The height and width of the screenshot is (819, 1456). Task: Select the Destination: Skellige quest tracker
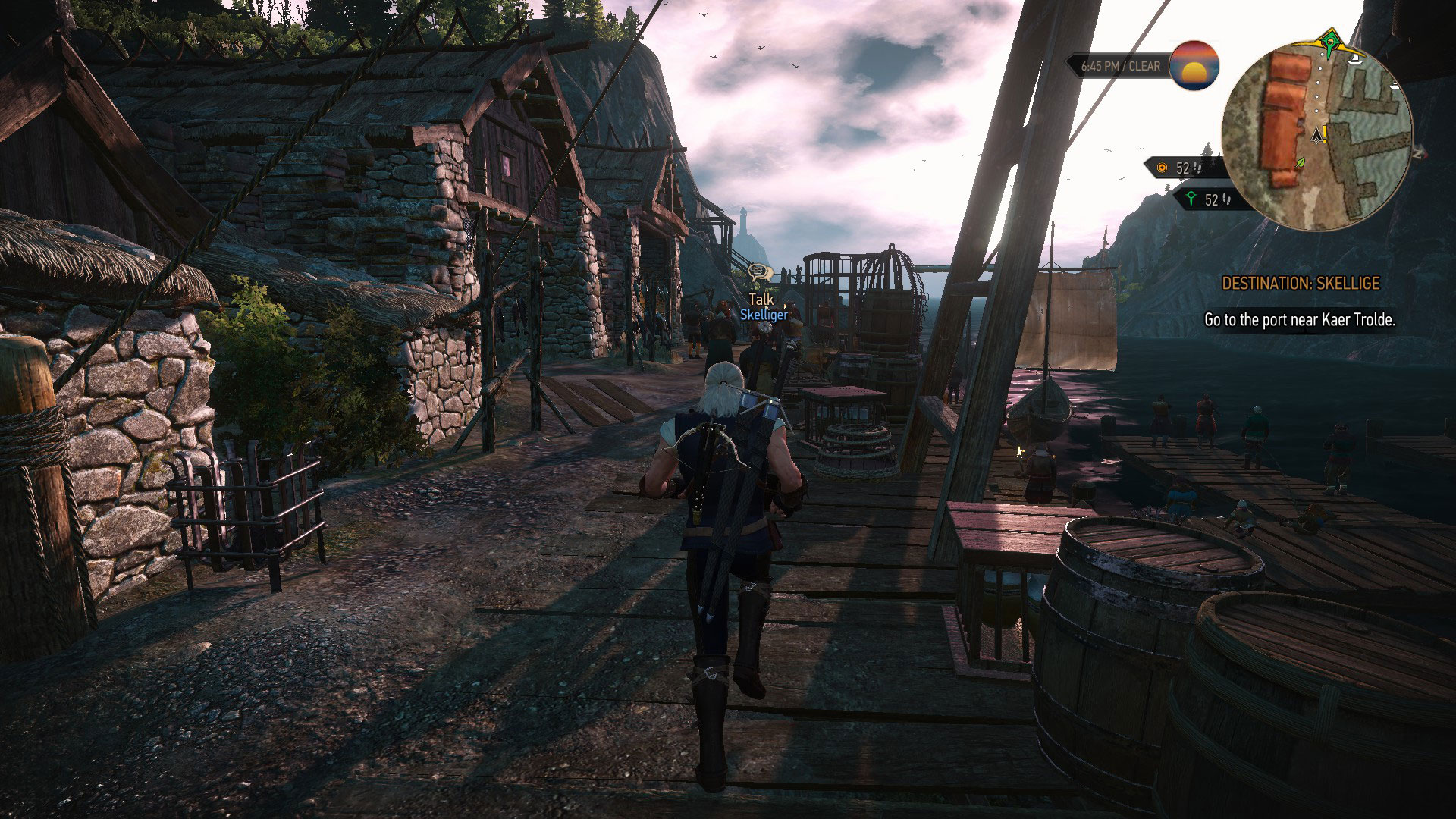tap(1301, 284)
